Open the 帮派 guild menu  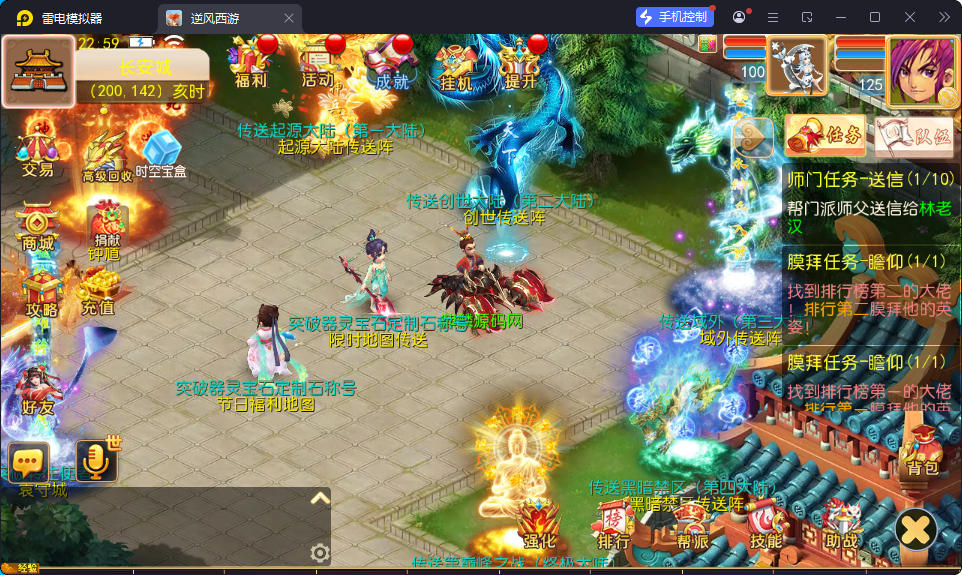[692, 527]
